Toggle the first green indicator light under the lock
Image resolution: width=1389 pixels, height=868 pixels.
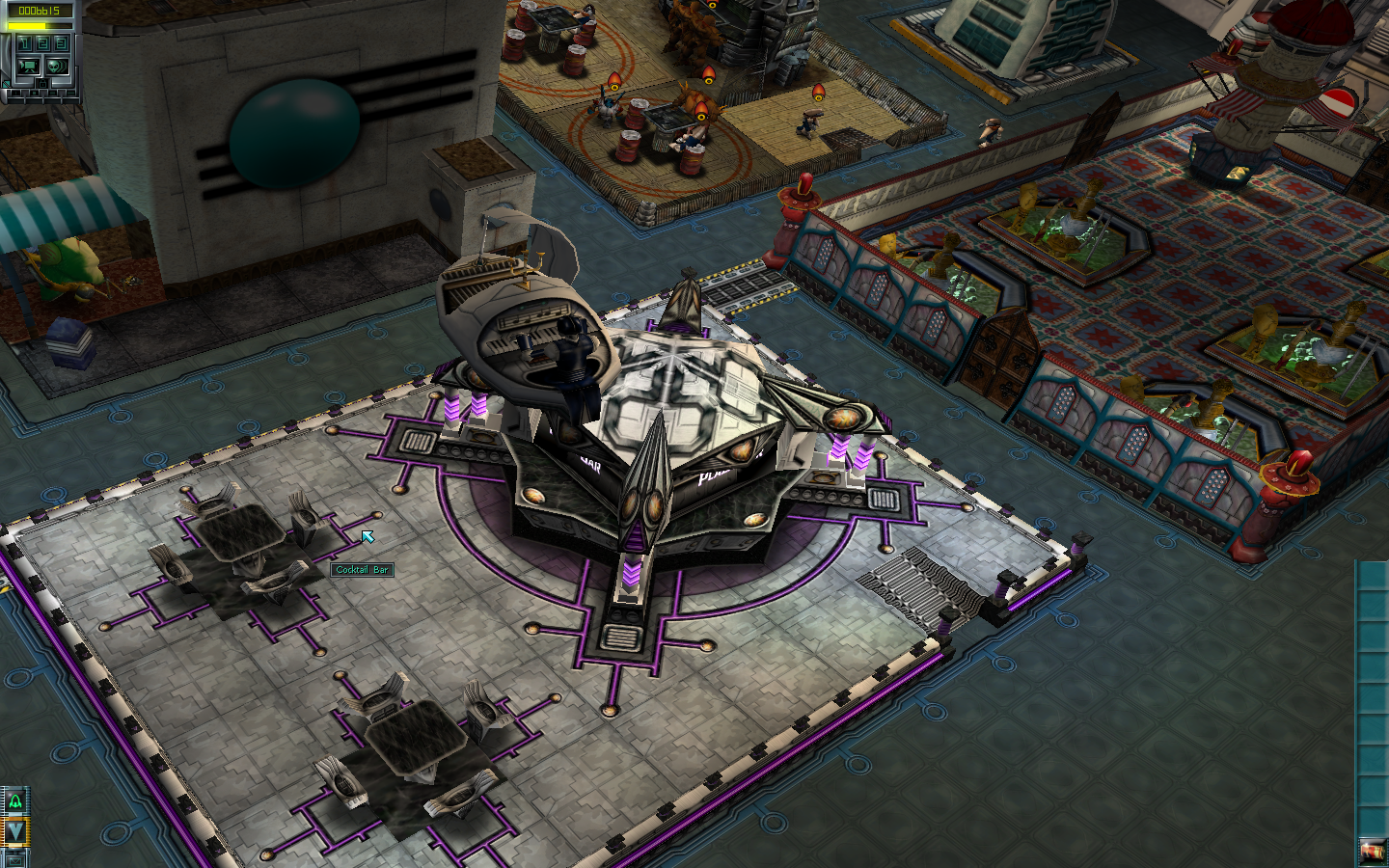coord(15,93)
